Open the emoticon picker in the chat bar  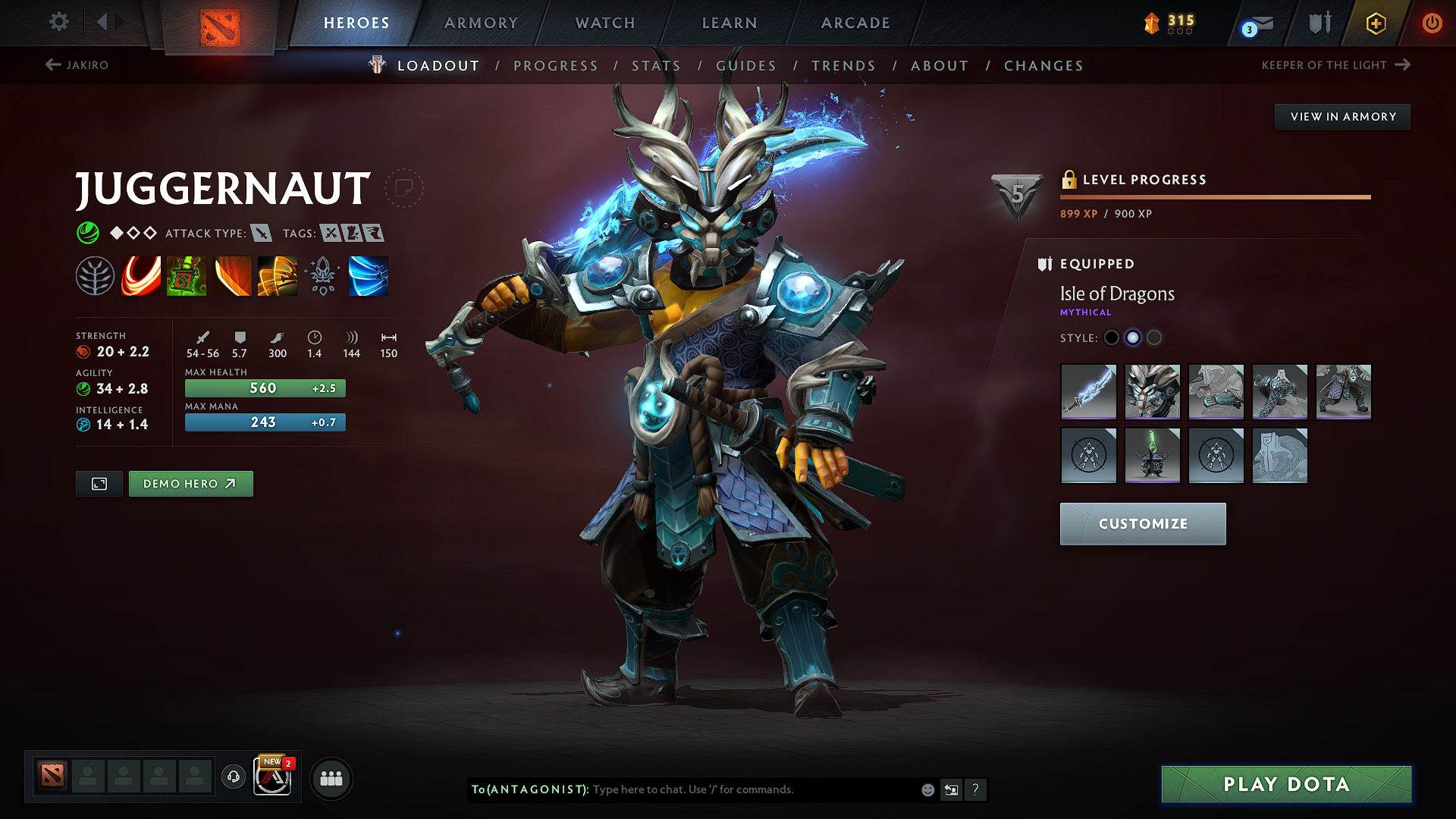coord(927,789)
